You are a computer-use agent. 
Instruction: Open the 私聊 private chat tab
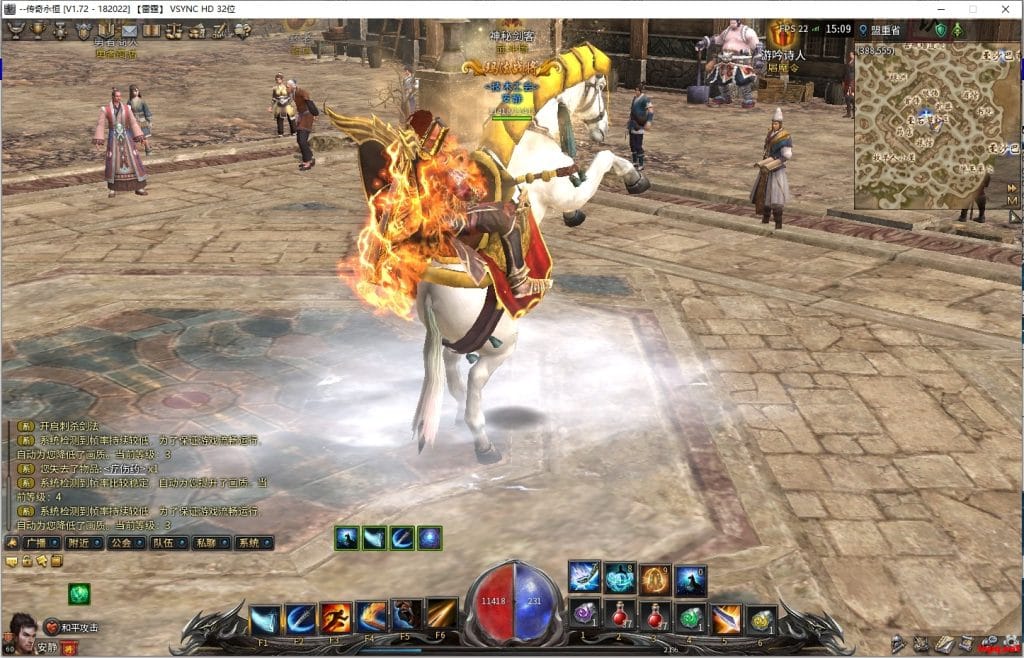[205, 542]
